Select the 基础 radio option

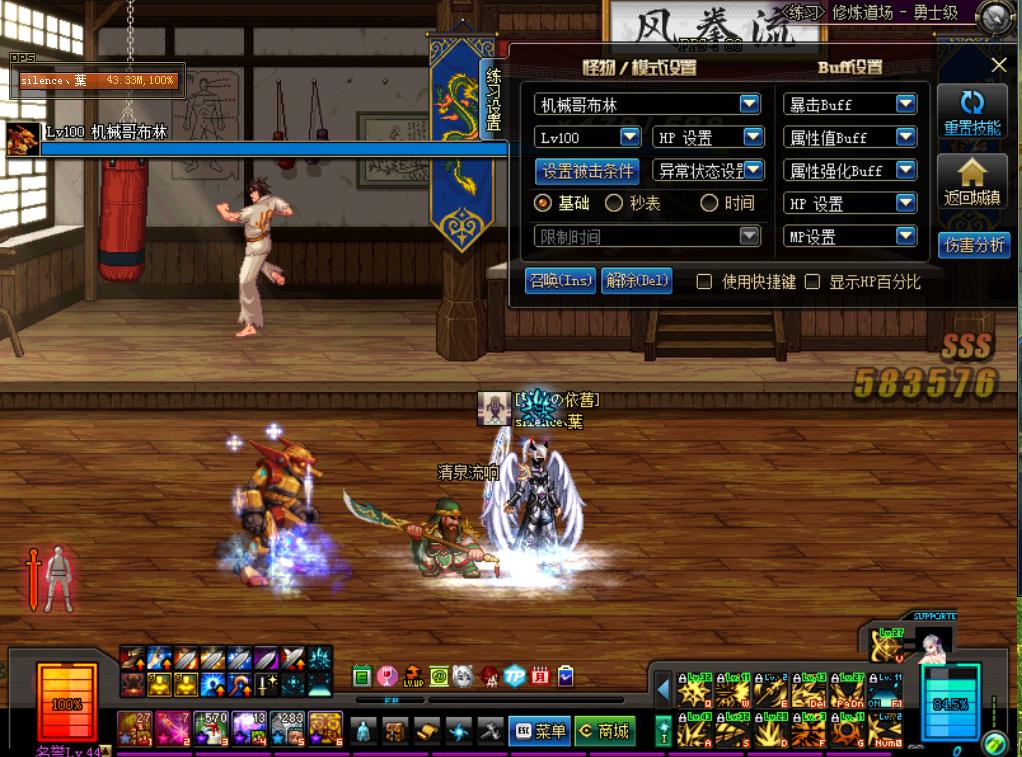(543, 203)
